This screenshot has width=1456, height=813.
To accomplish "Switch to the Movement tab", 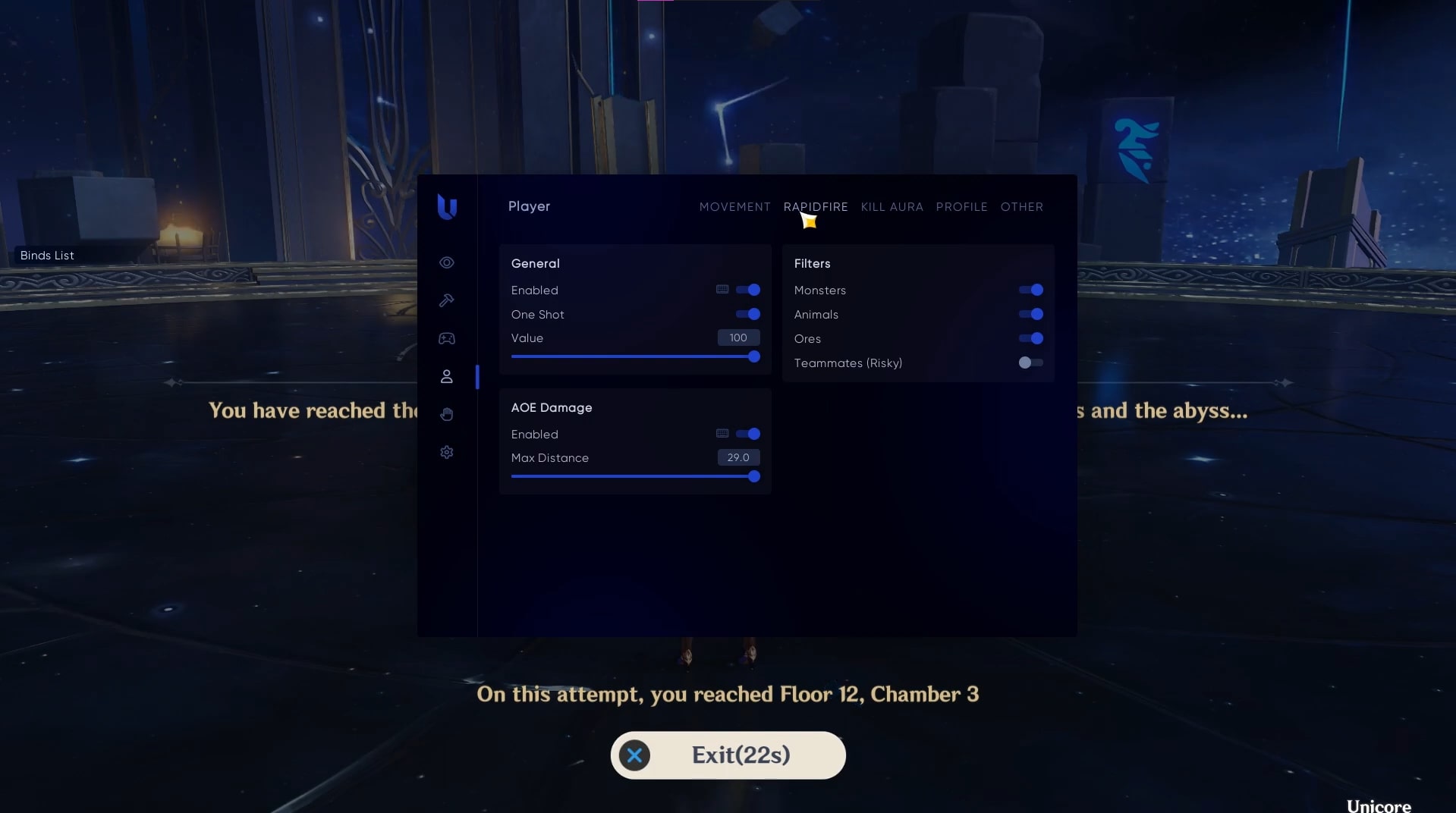I will [x=734, y=207].
